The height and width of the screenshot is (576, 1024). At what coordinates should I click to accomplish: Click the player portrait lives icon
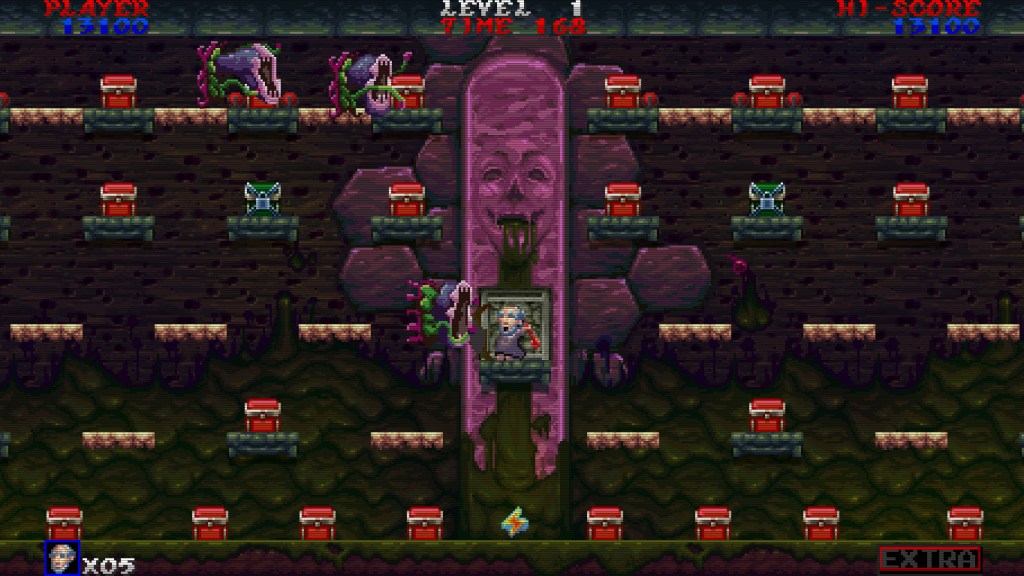(62, 558)
